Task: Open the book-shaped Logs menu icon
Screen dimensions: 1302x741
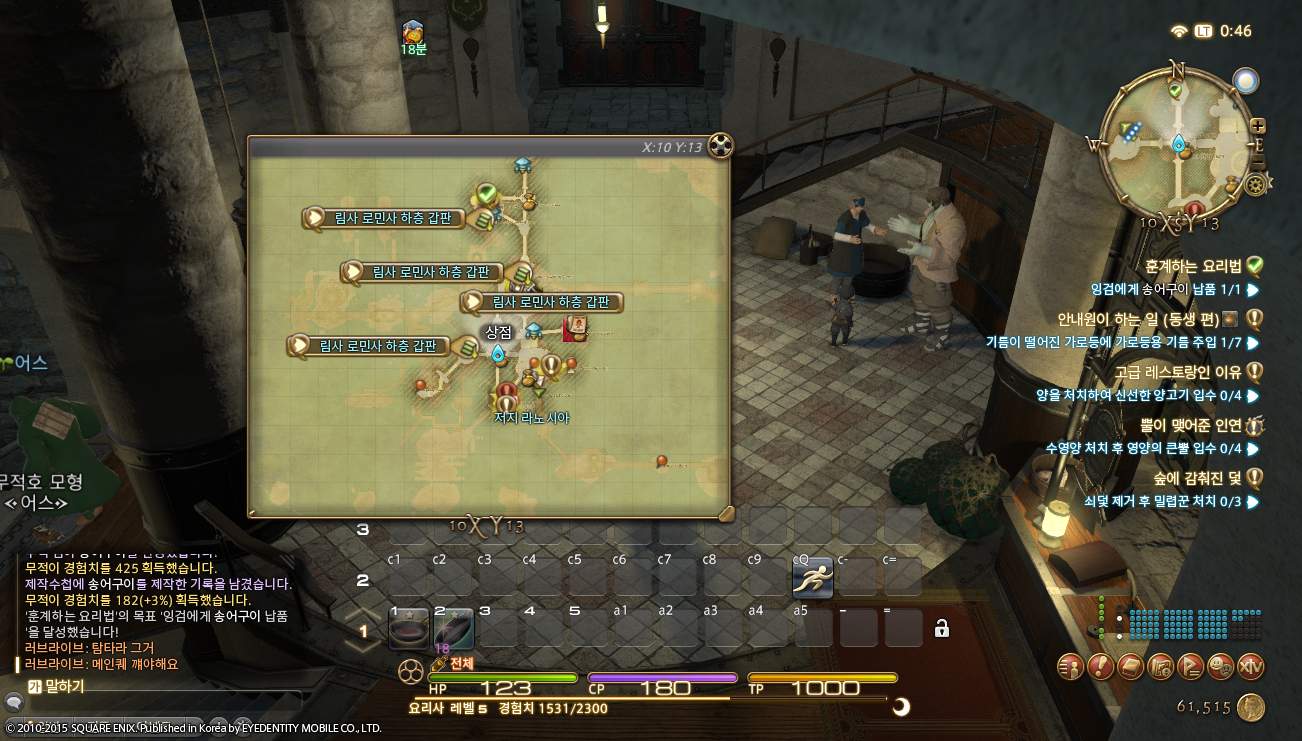Action: (x=1131, y=666)
